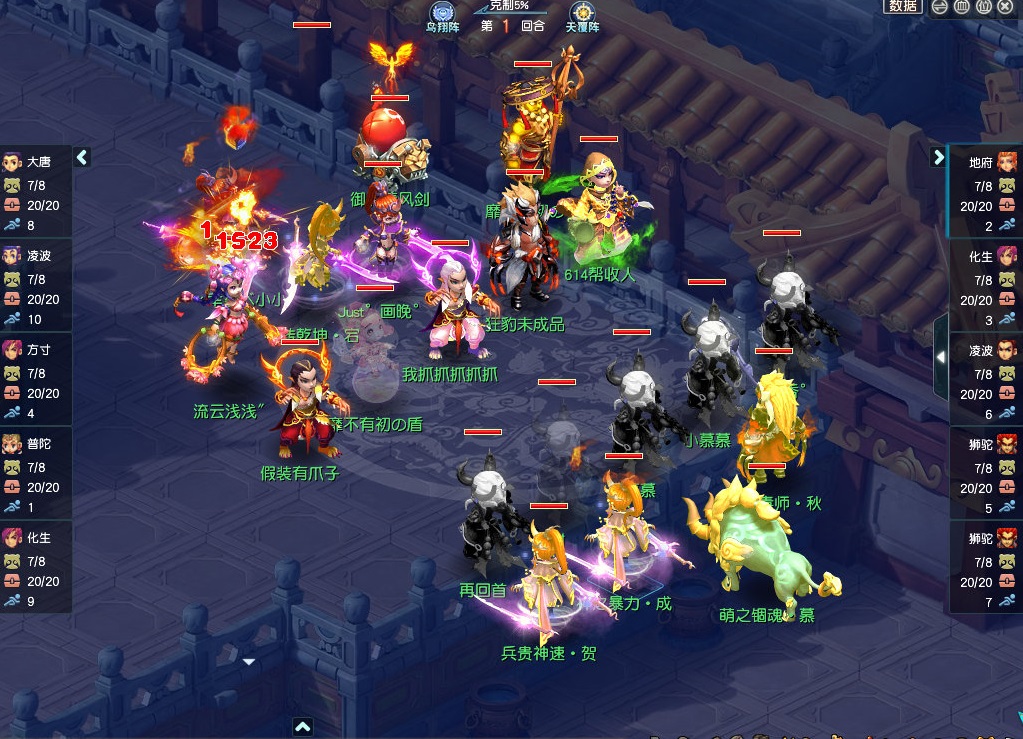Close the battle view with the X
The image size is (1023, 739).
click(1005, 7)
